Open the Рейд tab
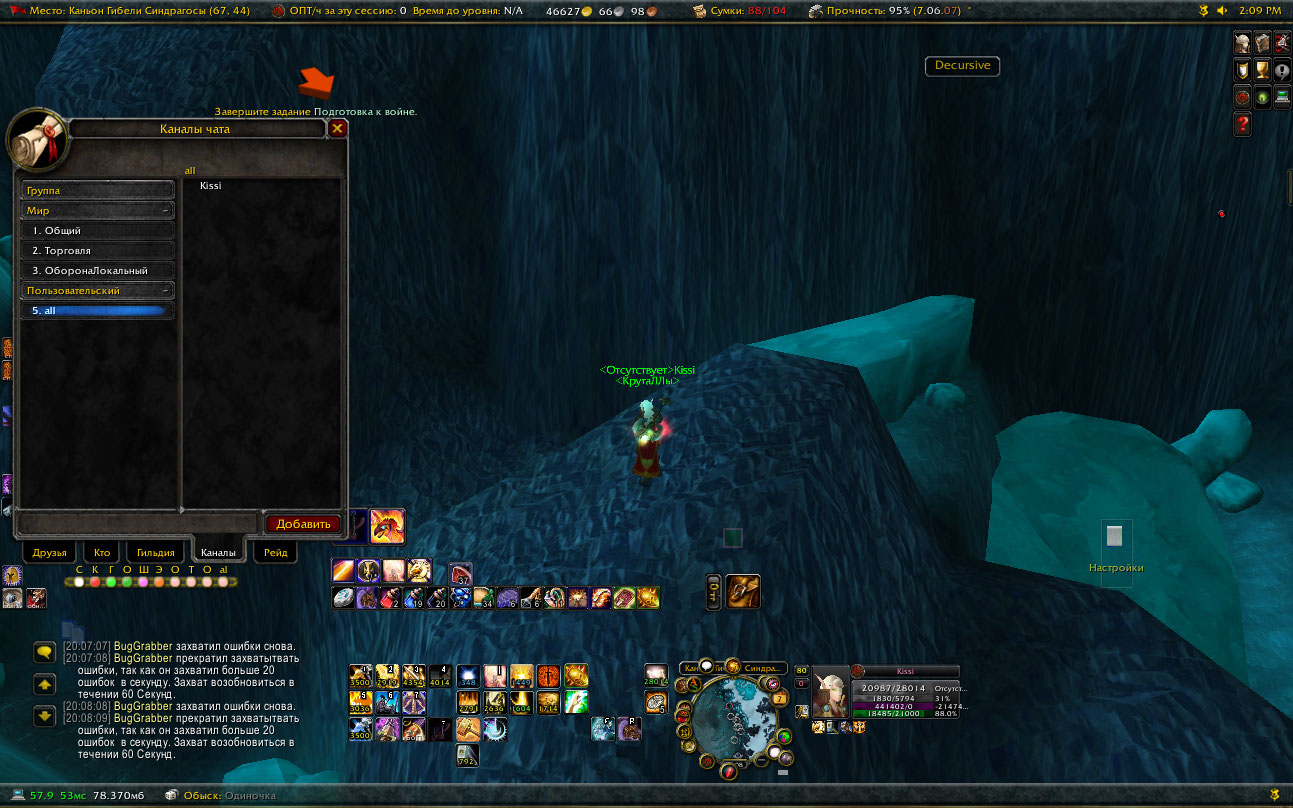Viewport: 1293px width, 808px height. (x=275, y=552)
